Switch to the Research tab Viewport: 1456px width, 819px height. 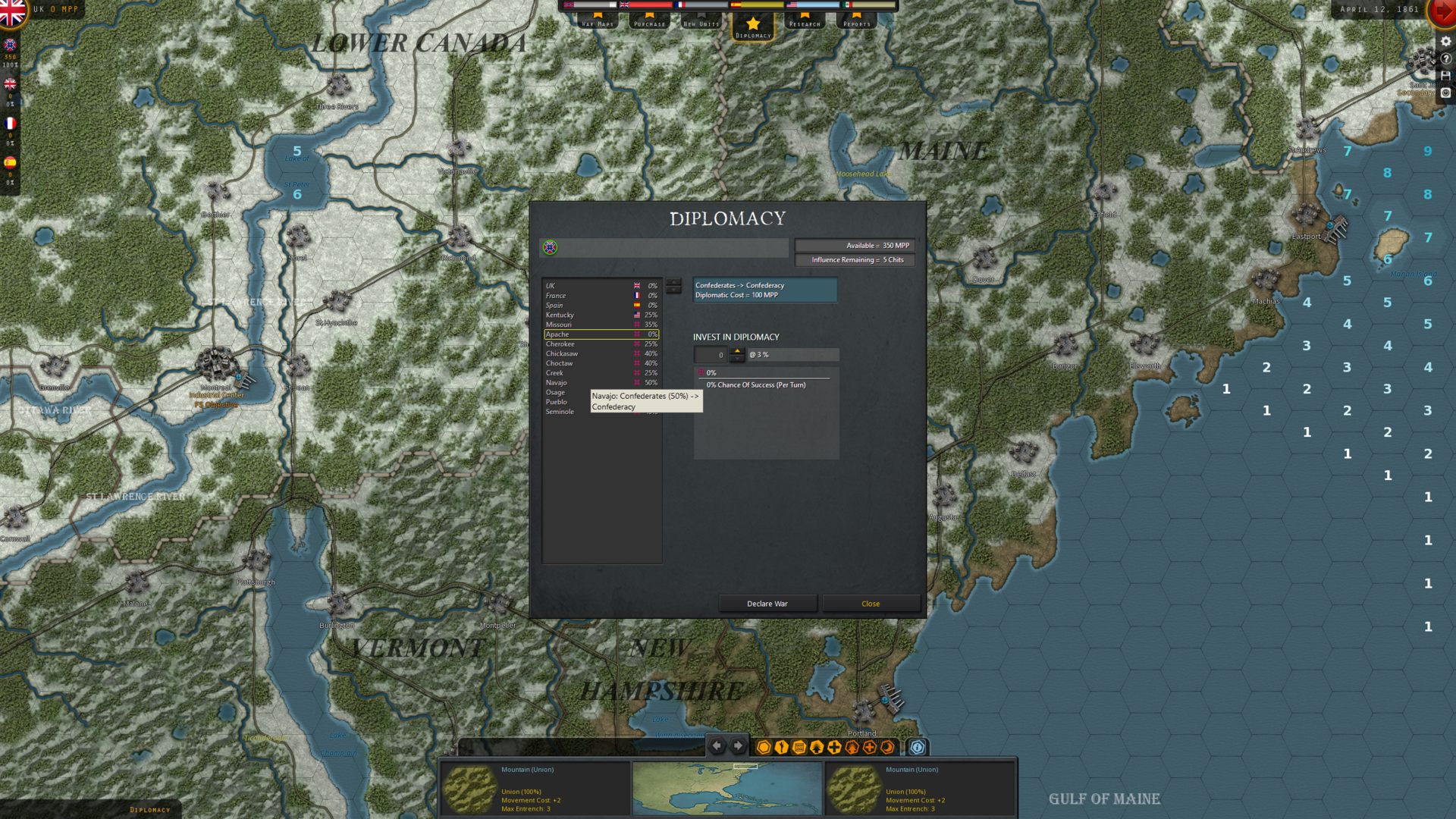pos(805,20)
